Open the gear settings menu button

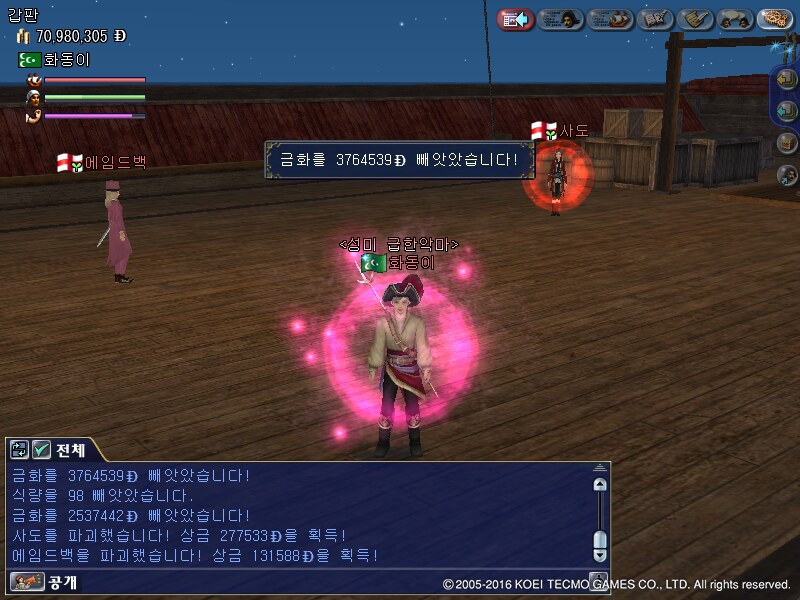(x=775, y=19)
